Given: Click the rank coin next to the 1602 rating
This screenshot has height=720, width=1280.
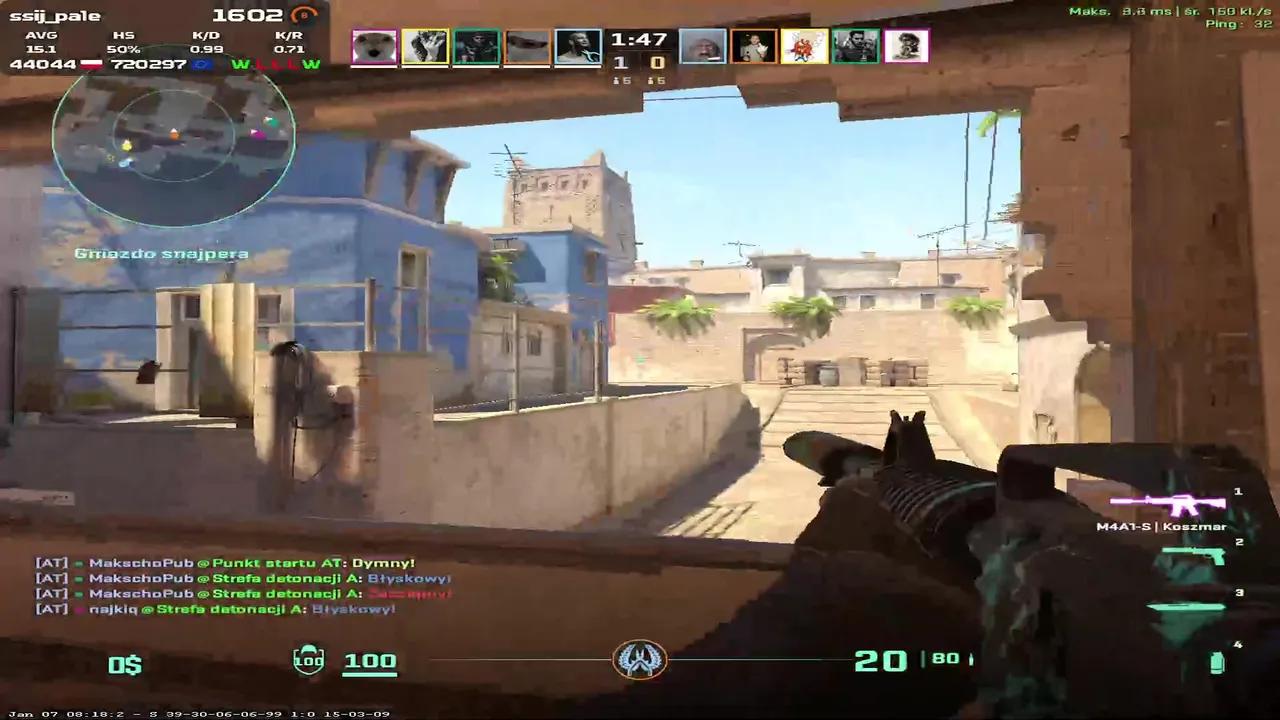Looking at the screenshot, I should click(x=305, y=15).
